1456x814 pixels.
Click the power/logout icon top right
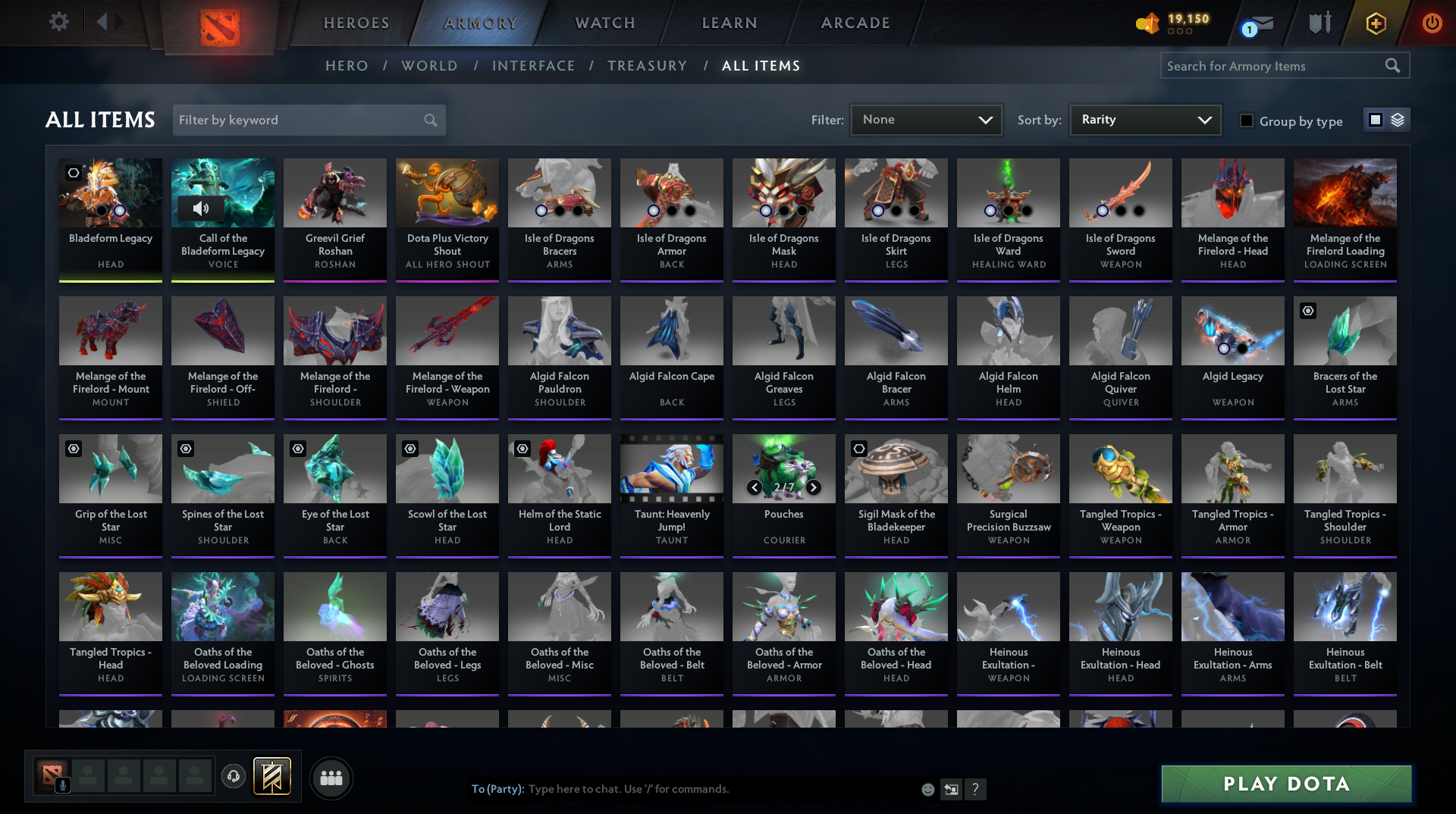click(1432, 23)
